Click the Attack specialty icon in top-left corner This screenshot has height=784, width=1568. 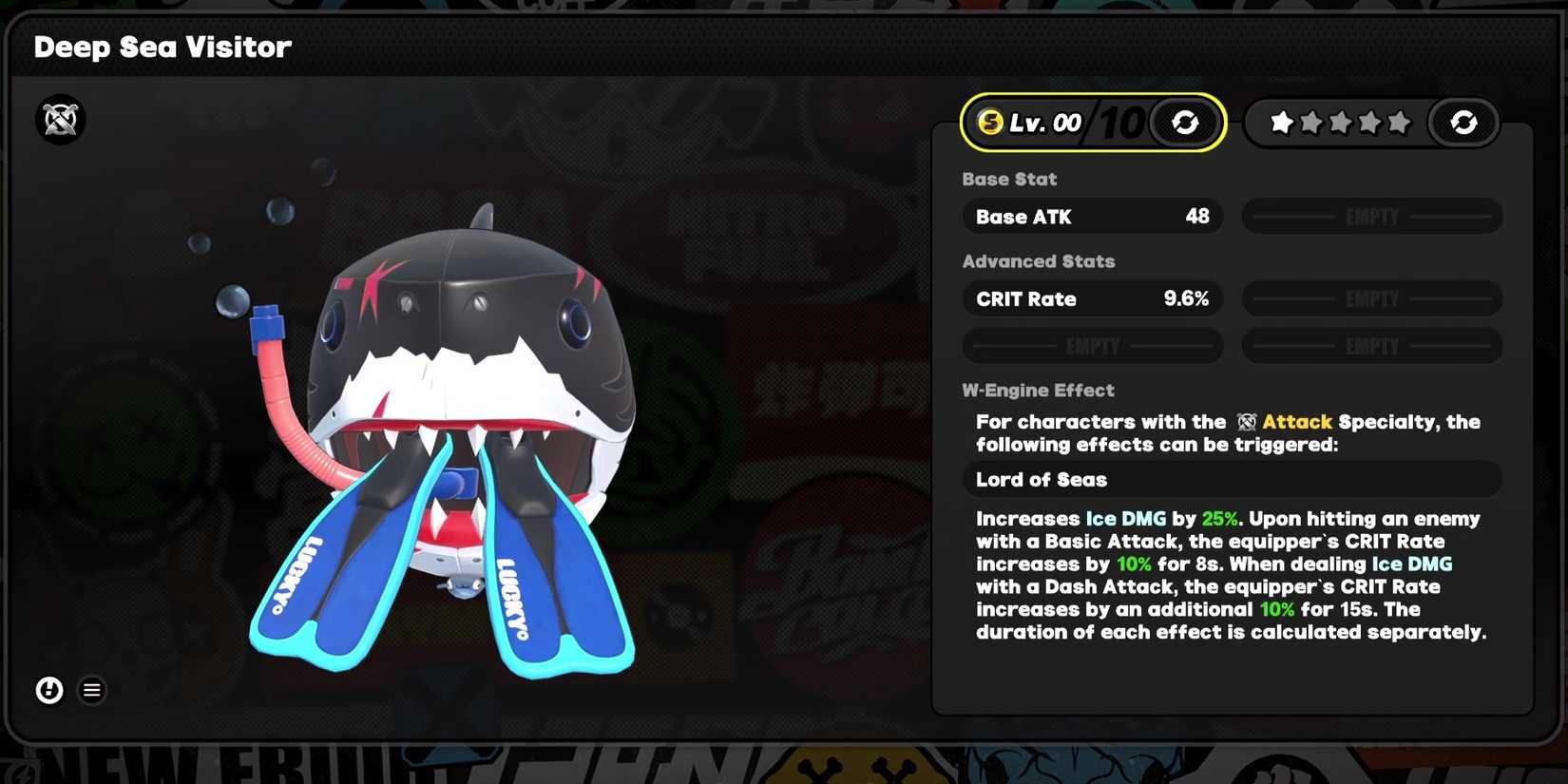(59, 119)
